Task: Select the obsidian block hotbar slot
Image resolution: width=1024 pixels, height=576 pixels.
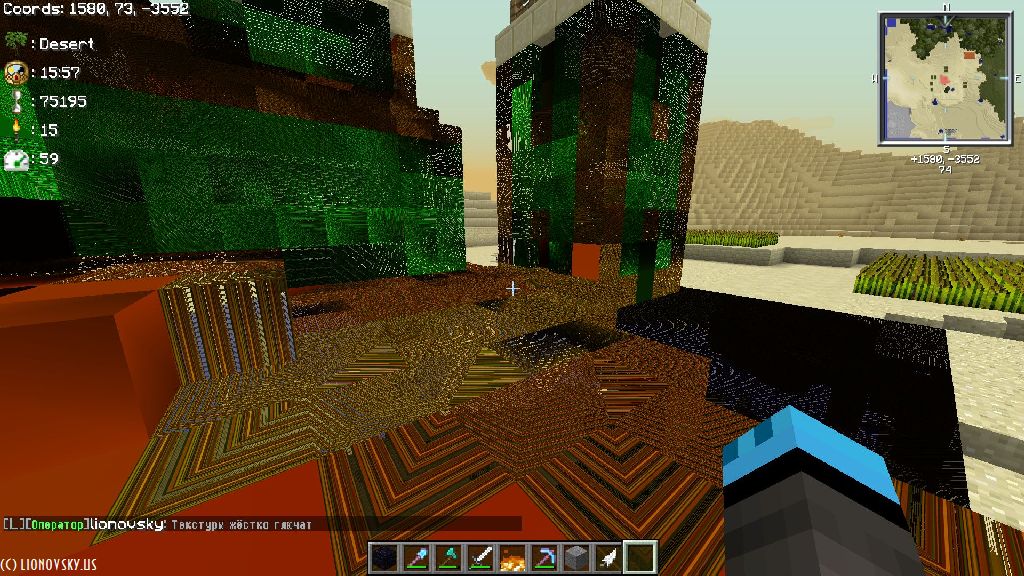Action: tap(385, 557)
